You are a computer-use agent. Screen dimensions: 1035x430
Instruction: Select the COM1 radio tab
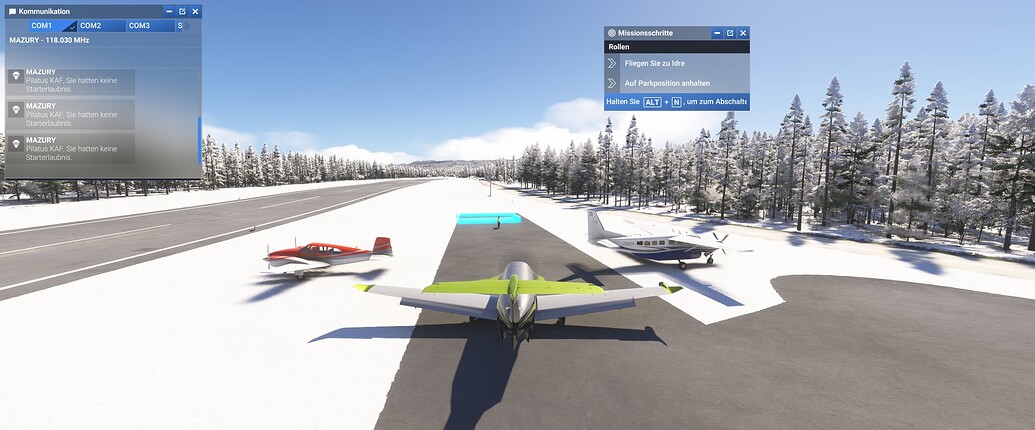pos(42,25)
